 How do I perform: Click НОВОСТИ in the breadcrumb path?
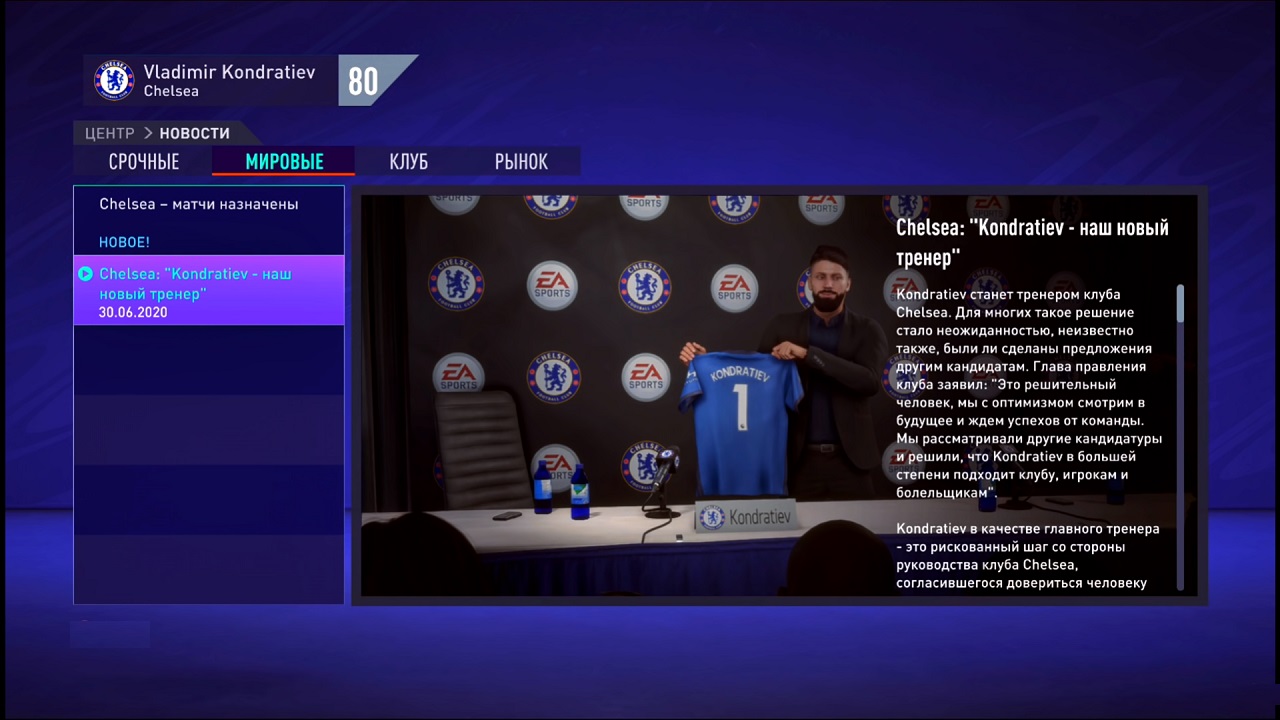(x=196, y=133)
